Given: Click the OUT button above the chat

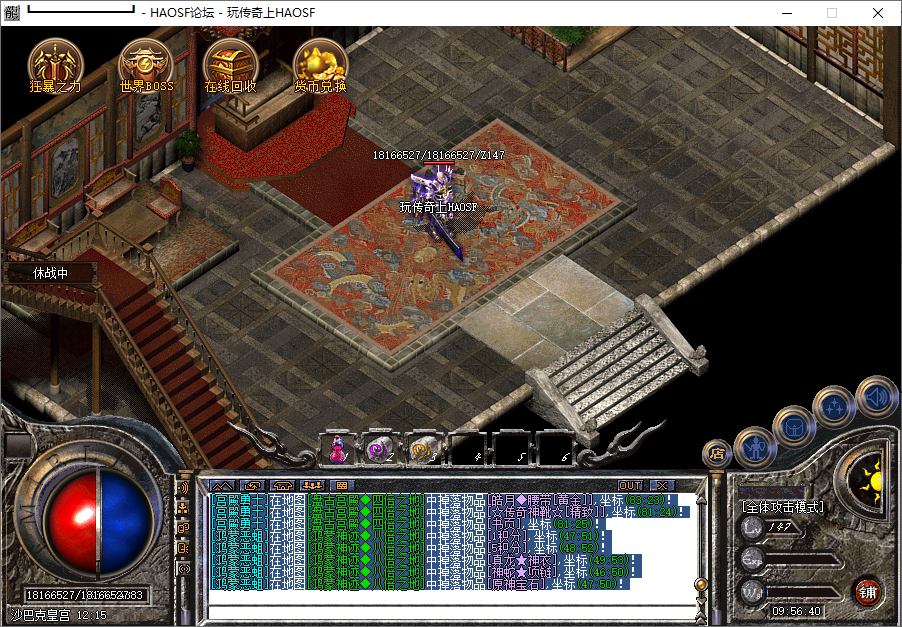Looking at the screenshot, I should (x=630, y=485).
